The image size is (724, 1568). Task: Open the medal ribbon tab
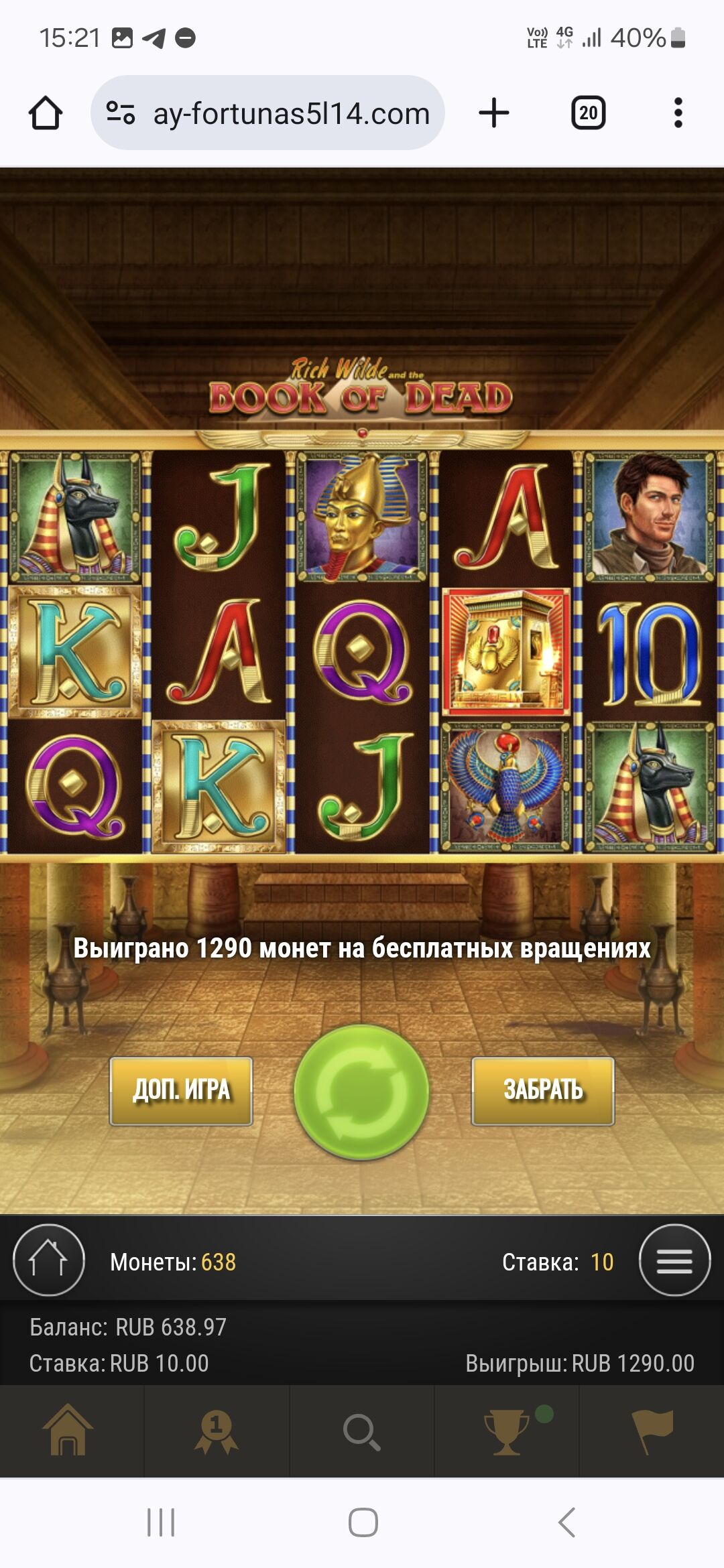point(217,1431)
